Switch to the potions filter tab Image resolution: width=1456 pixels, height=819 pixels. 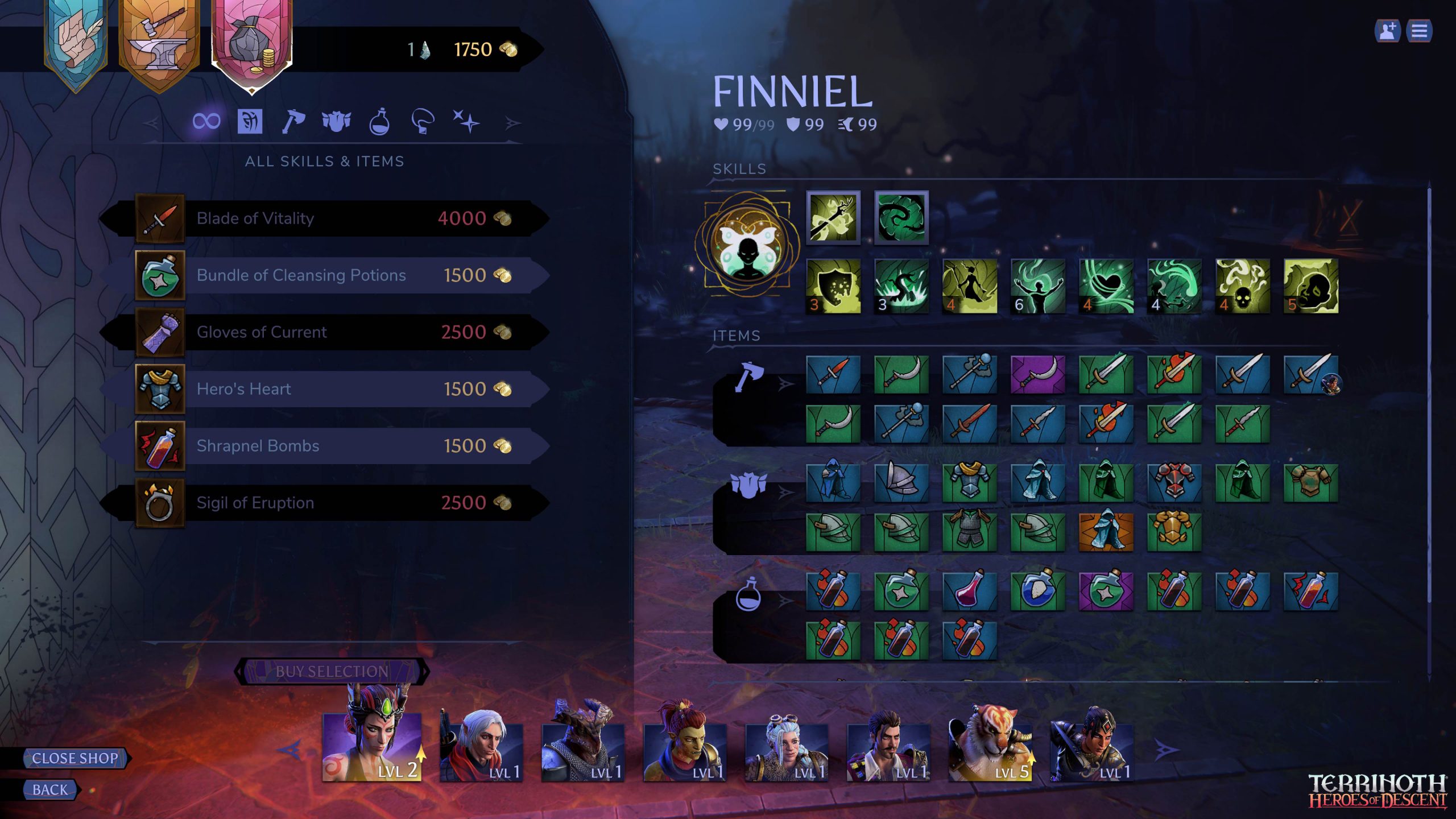pos(379,121)
